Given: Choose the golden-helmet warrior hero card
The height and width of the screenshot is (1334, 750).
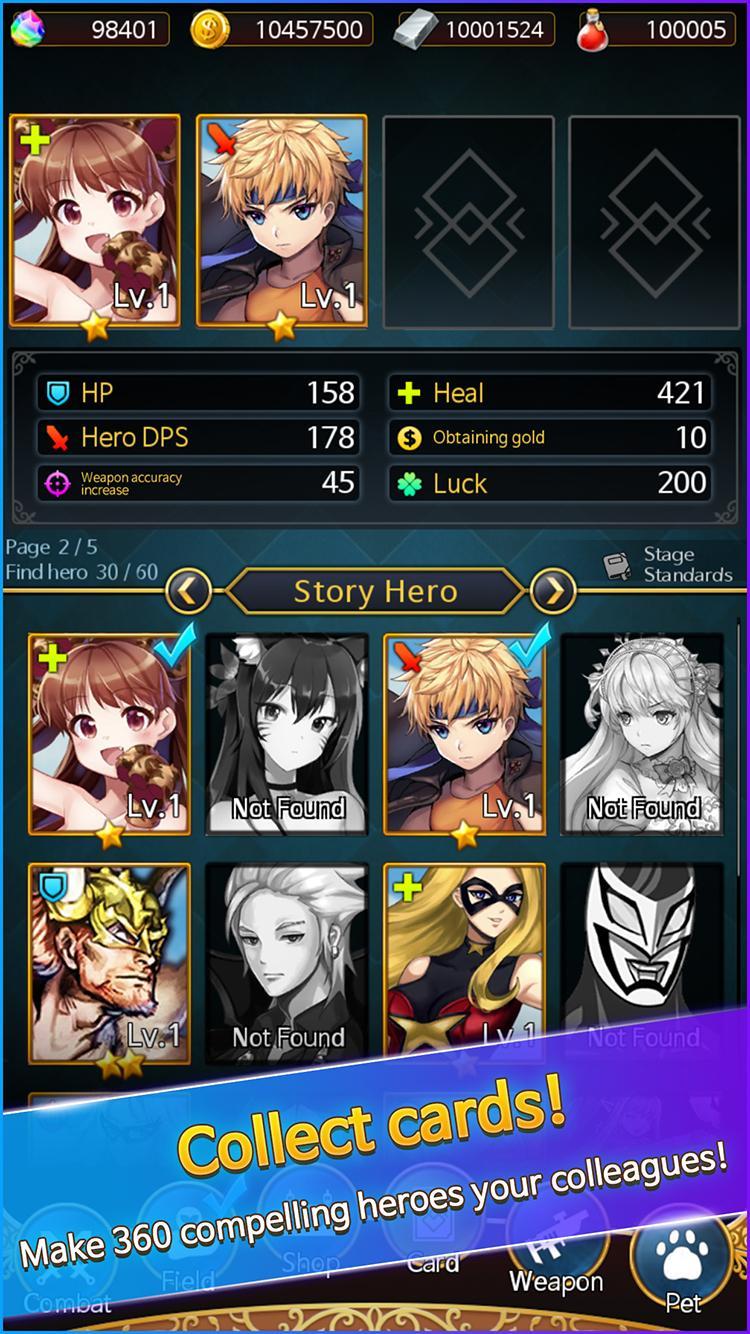Looking at the screenshot, I should click(x=109, y=964).
